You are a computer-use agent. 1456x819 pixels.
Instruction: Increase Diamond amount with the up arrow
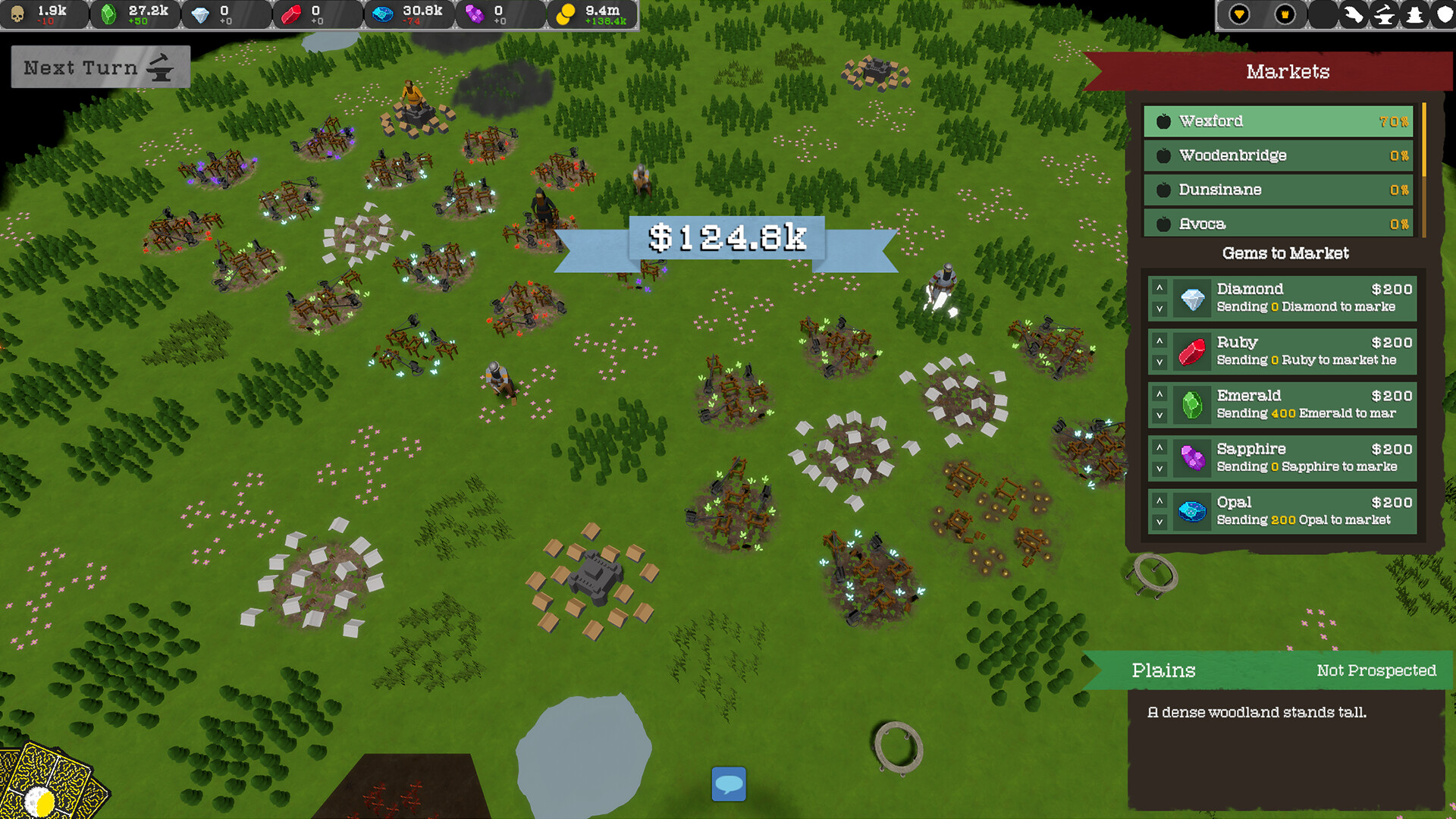pyautogui.click(x=1159, y=289)
